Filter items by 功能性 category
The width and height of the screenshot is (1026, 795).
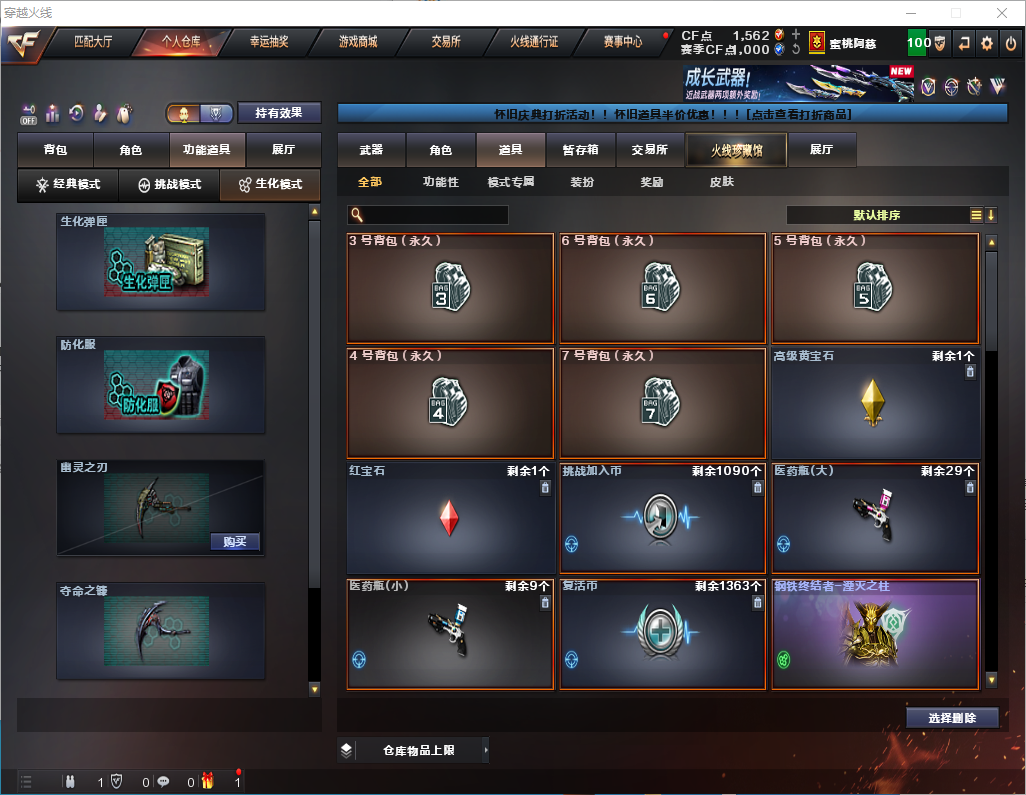[440, 183]
